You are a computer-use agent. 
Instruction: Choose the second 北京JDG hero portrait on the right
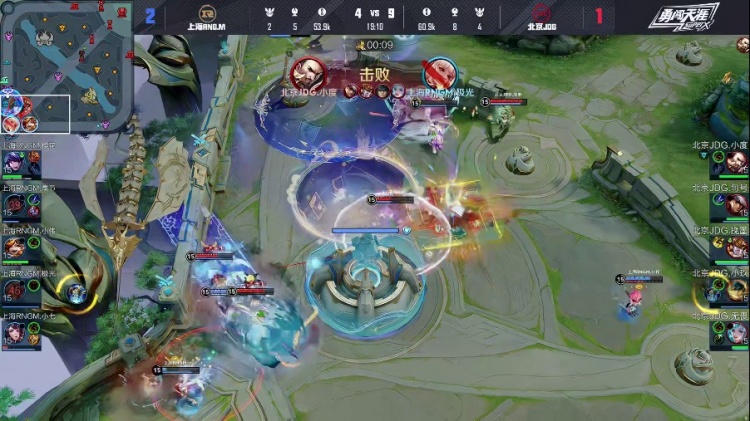tap(735, 205)
